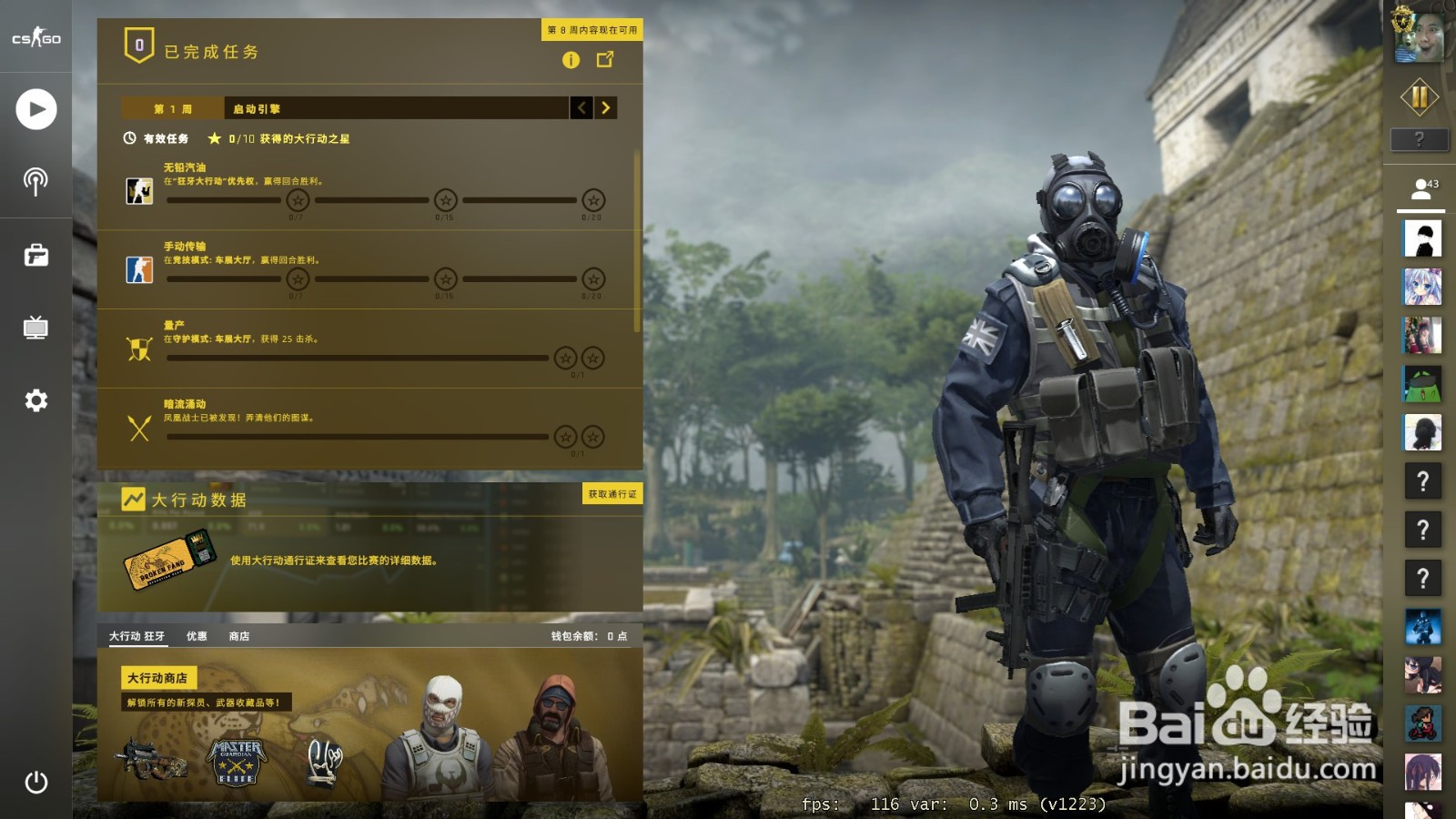Screen dimensions: 1456x819
Task: Advance to next week with right arrow
Action: (x=606, y=108)
